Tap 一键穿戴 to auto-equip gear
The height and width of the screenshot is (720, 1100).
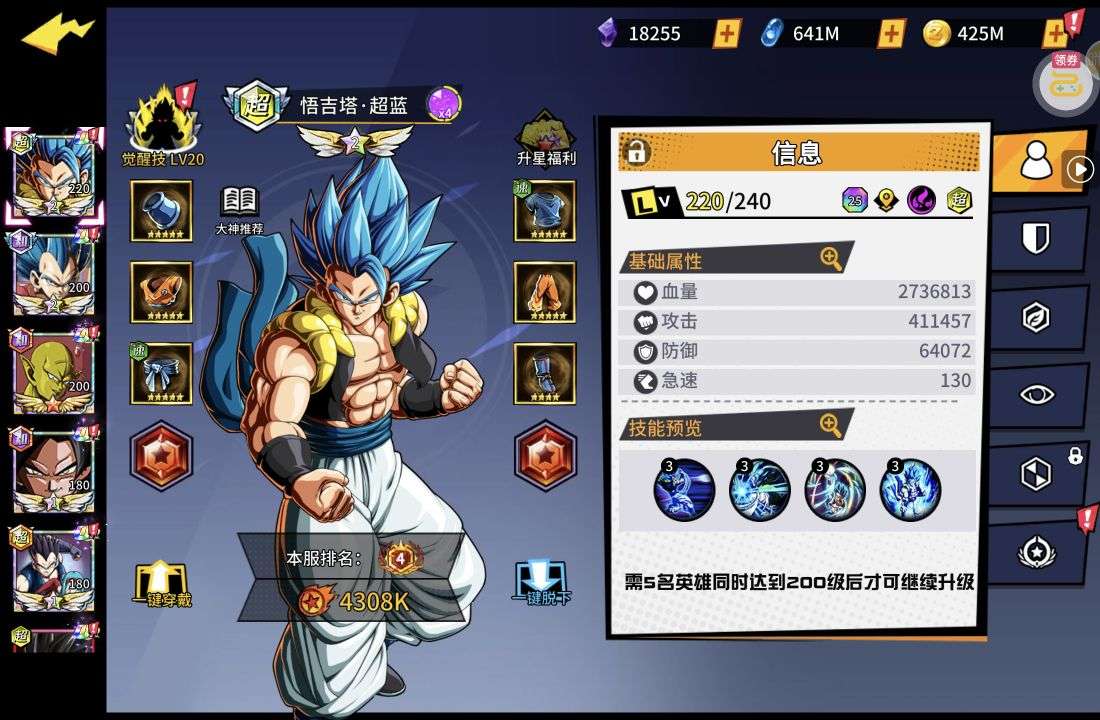tap(161, 584)
